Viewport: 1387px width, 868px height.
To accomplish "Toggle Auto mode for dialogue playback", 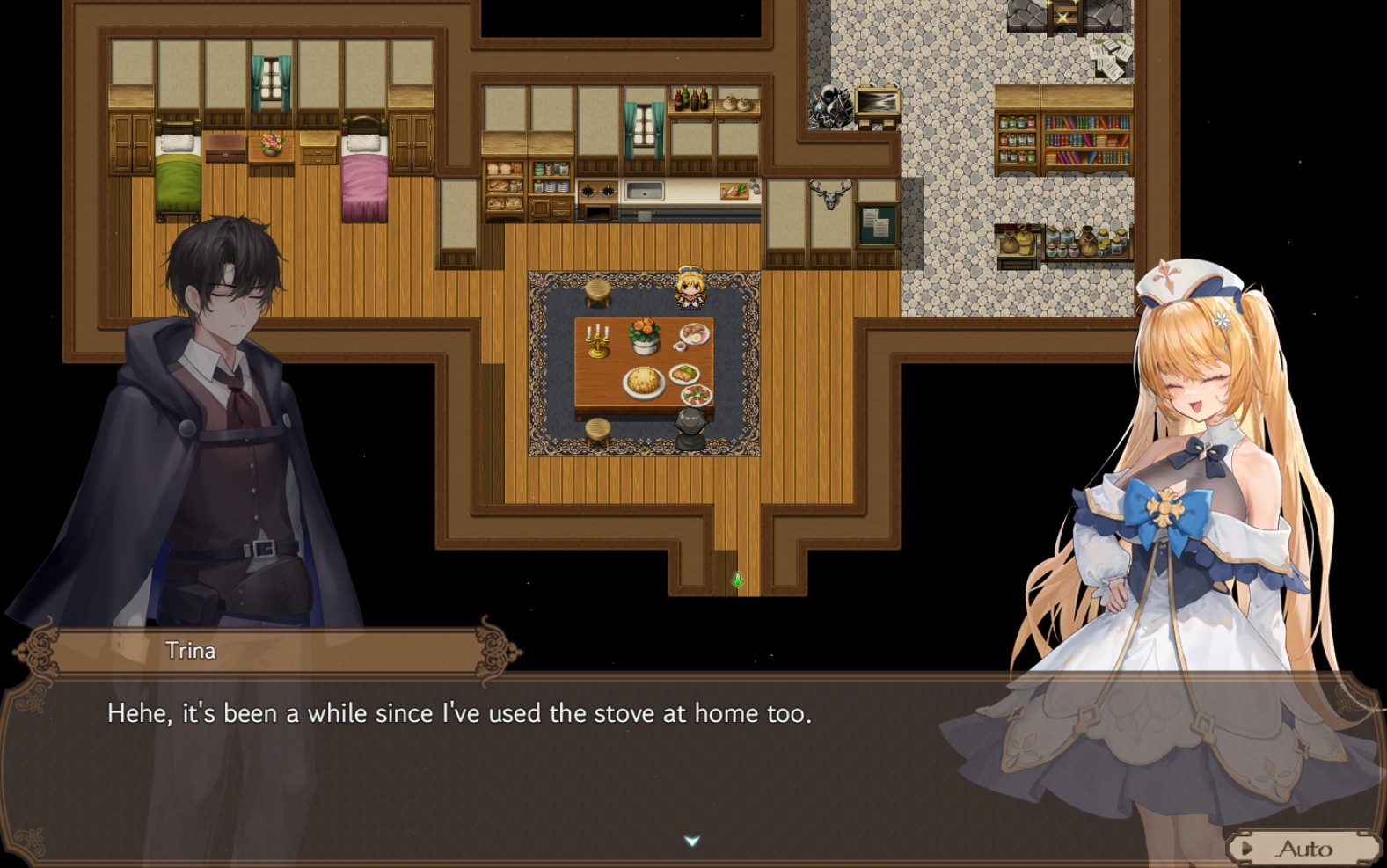I will [x=1306, y=847].
